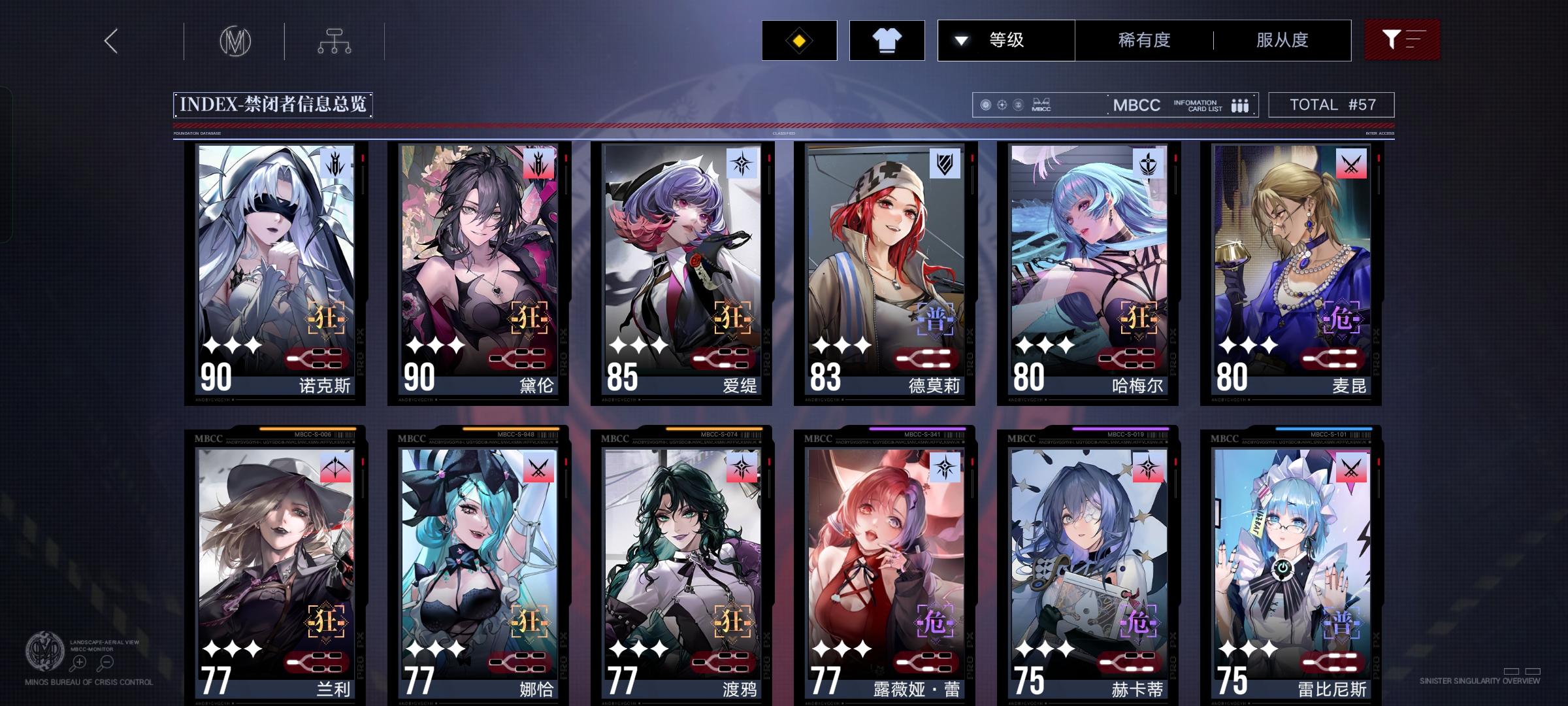Click the zoom-out magnifier at bottom left
The height and width of the screenshot is (706, 1568).
(105, 662)
